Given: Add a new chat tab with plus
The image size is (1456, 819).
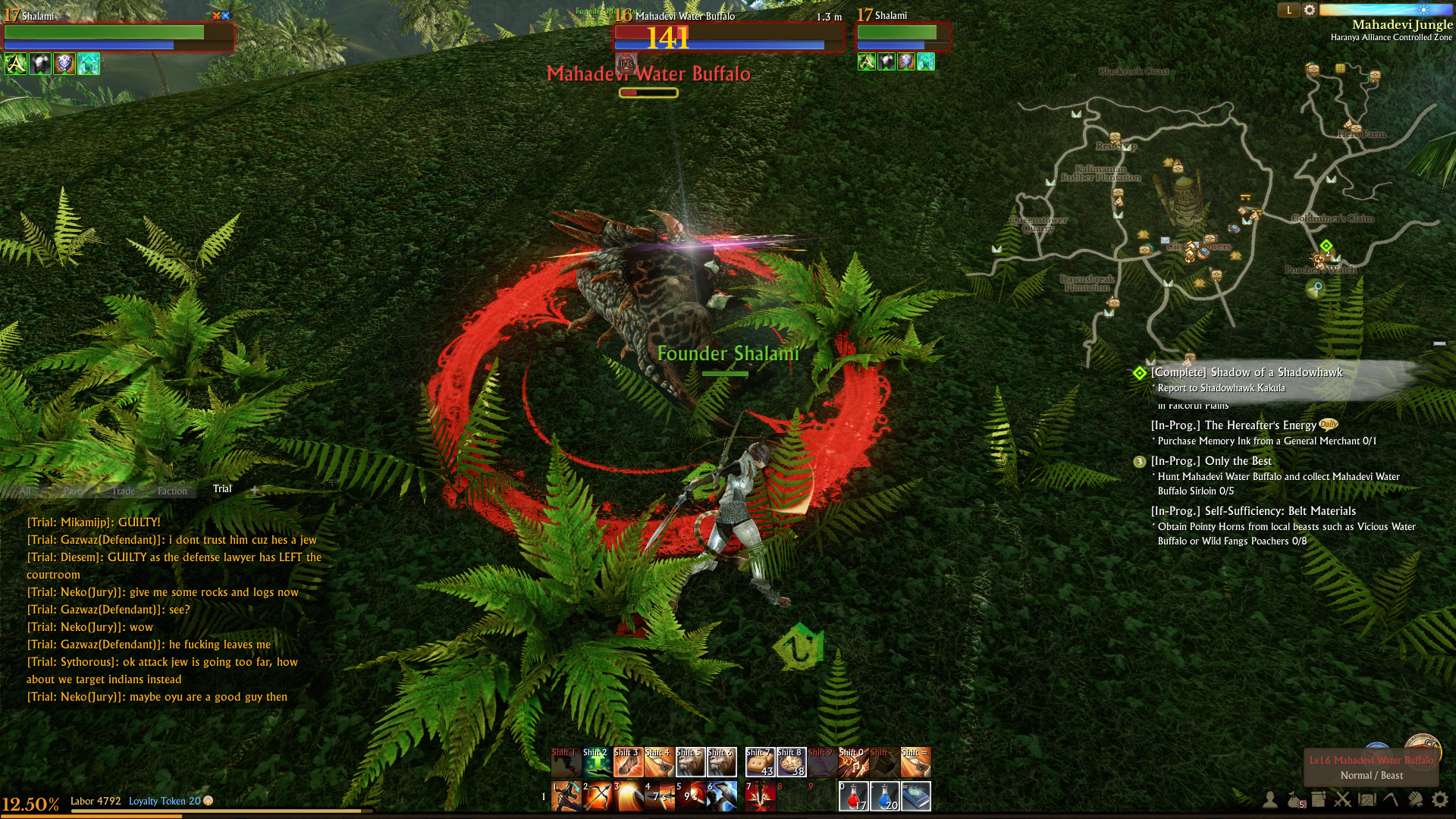Looking at the screenshot, I should tap(255, 490).
